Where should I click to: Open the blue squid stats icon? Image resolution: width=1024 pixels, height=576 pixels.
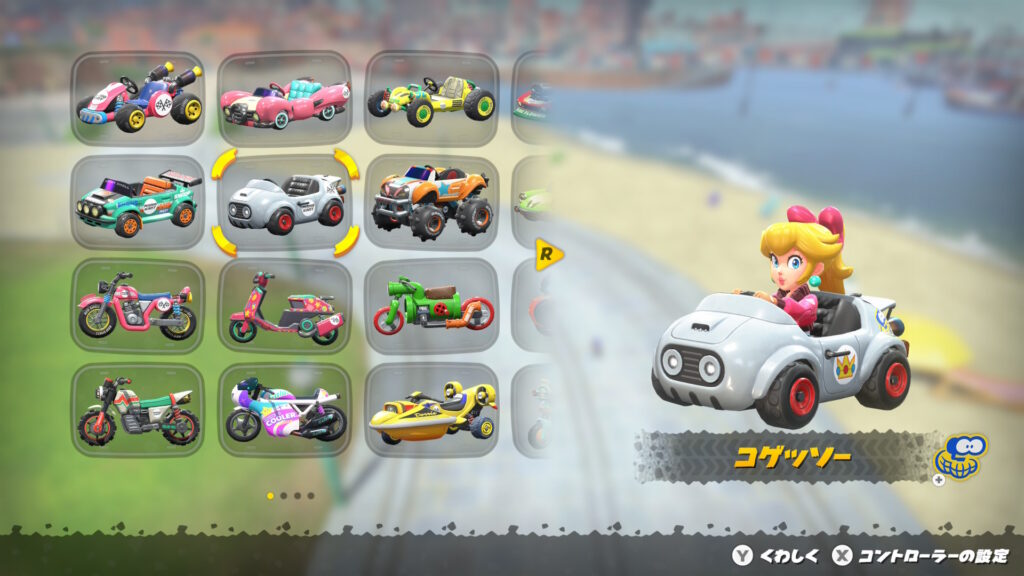point(959,457)
